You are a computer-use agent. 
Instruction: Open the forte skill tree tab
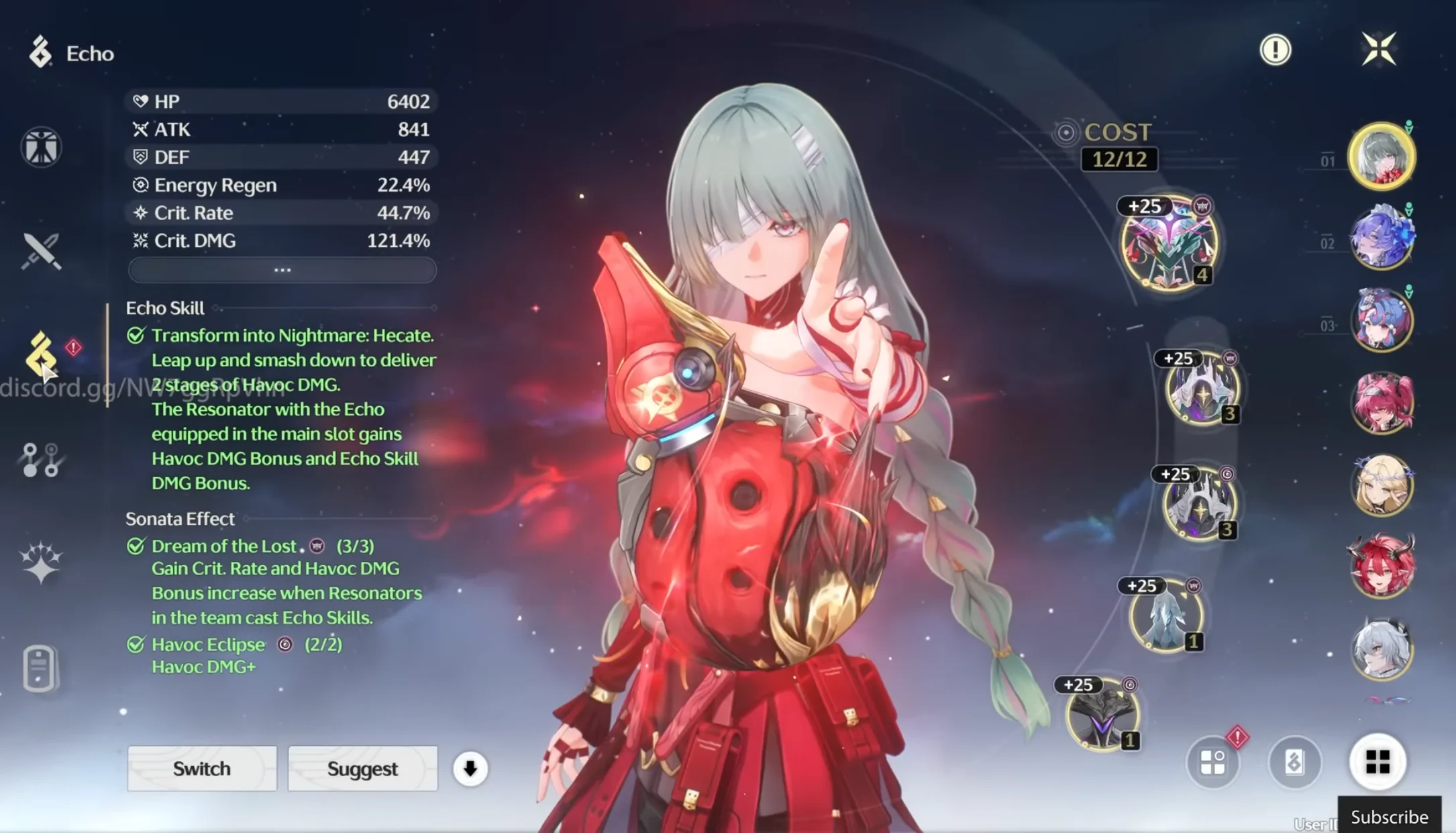[41, 460]
